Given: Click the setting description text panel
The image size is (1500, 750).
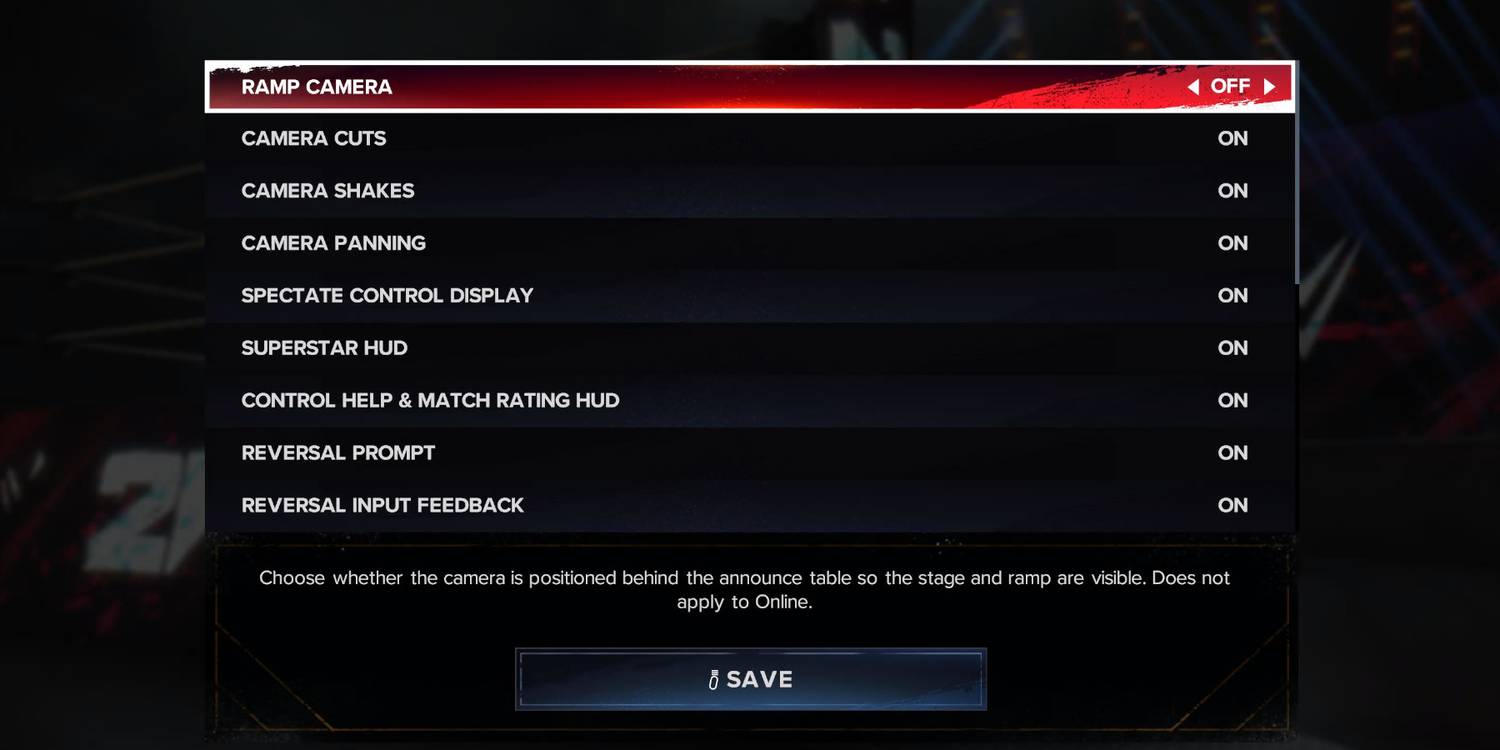Looking at the screenshot, I should (745, 589).
